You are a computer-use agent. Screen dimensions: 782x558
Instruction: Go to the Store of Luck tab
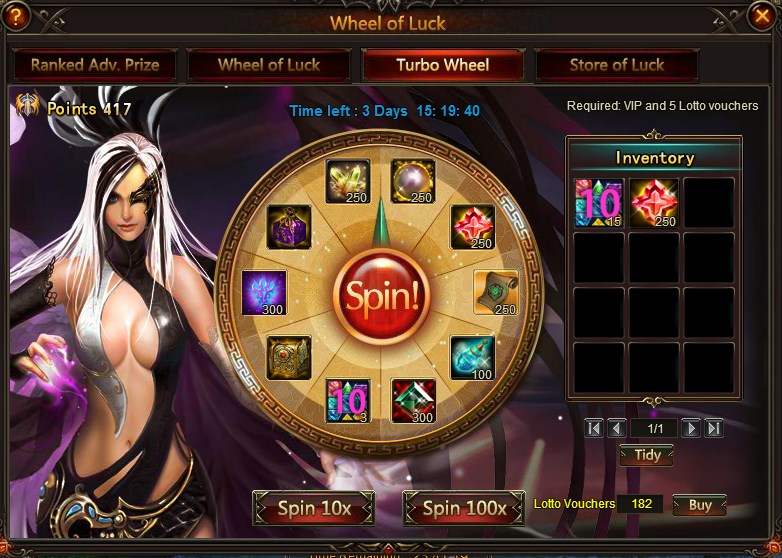click(617, 65)
